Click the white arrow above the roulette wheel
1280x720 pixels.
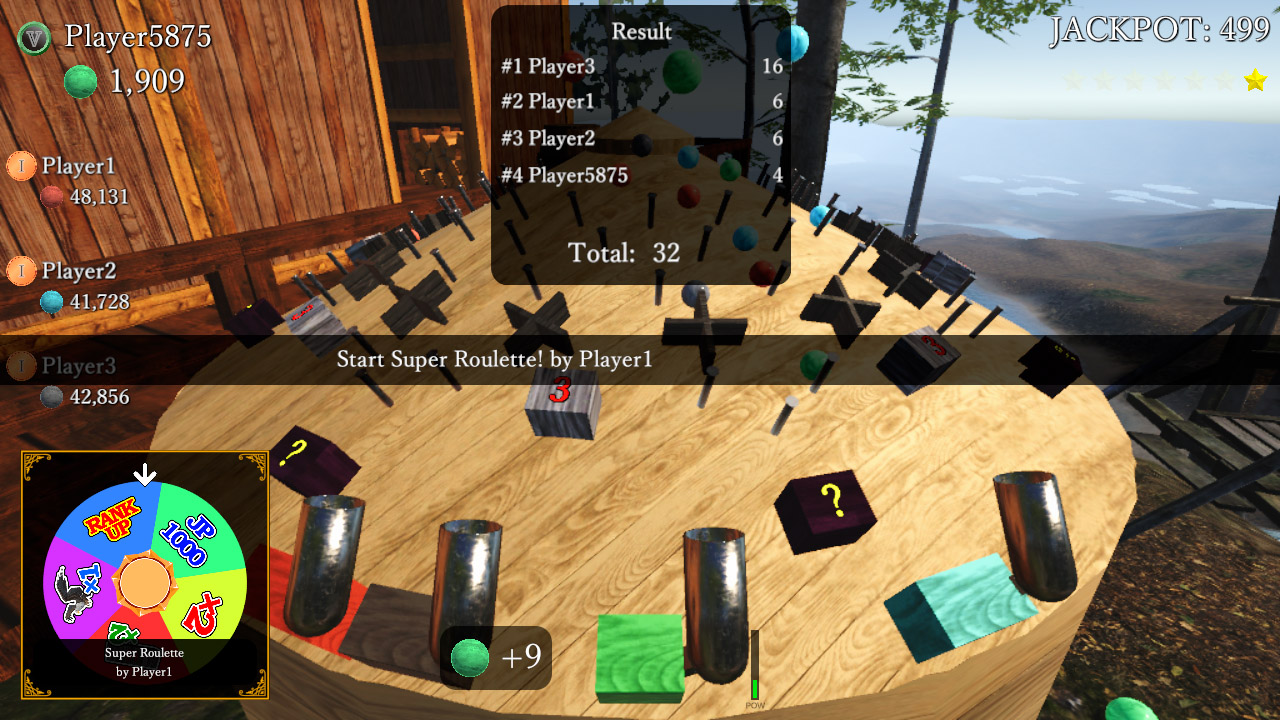(x=145, y=474)
